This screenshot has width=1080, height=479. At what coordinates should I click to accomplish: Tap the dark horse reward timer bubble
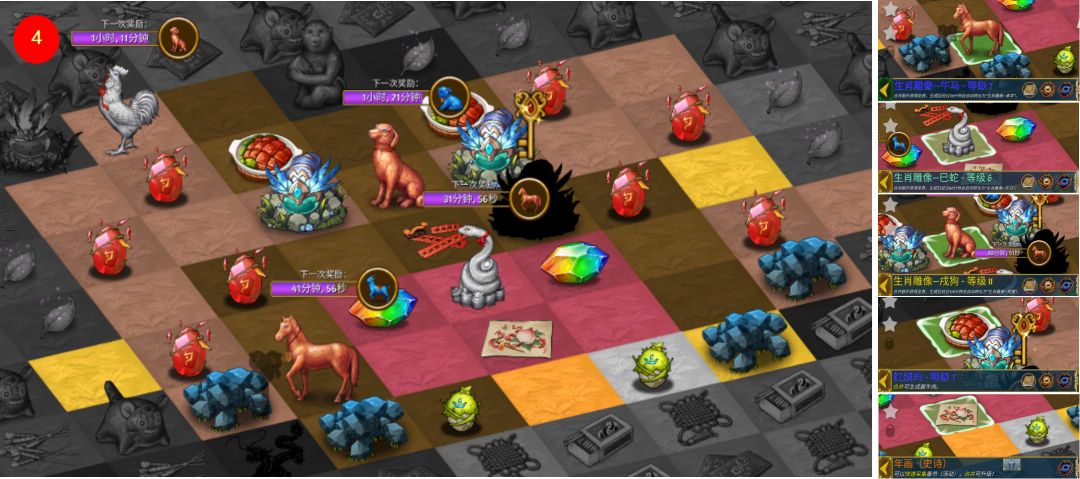pos(529,198)
